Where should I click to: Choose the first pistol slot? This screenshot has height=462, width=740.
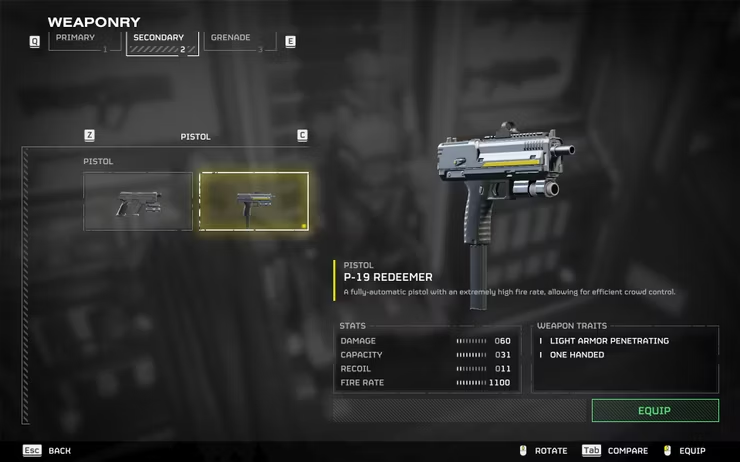(138, 201)
